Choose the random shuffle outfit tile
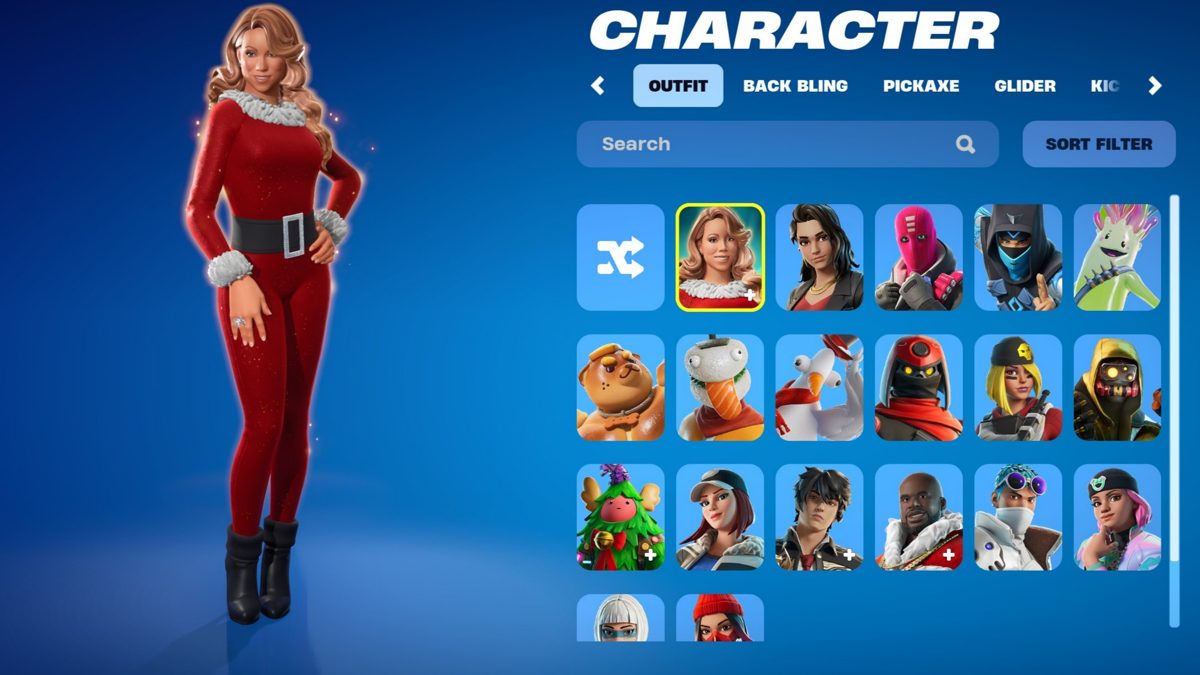This screenshot has height=675, width=1200. pyautogui.click(x=620, y=258)
